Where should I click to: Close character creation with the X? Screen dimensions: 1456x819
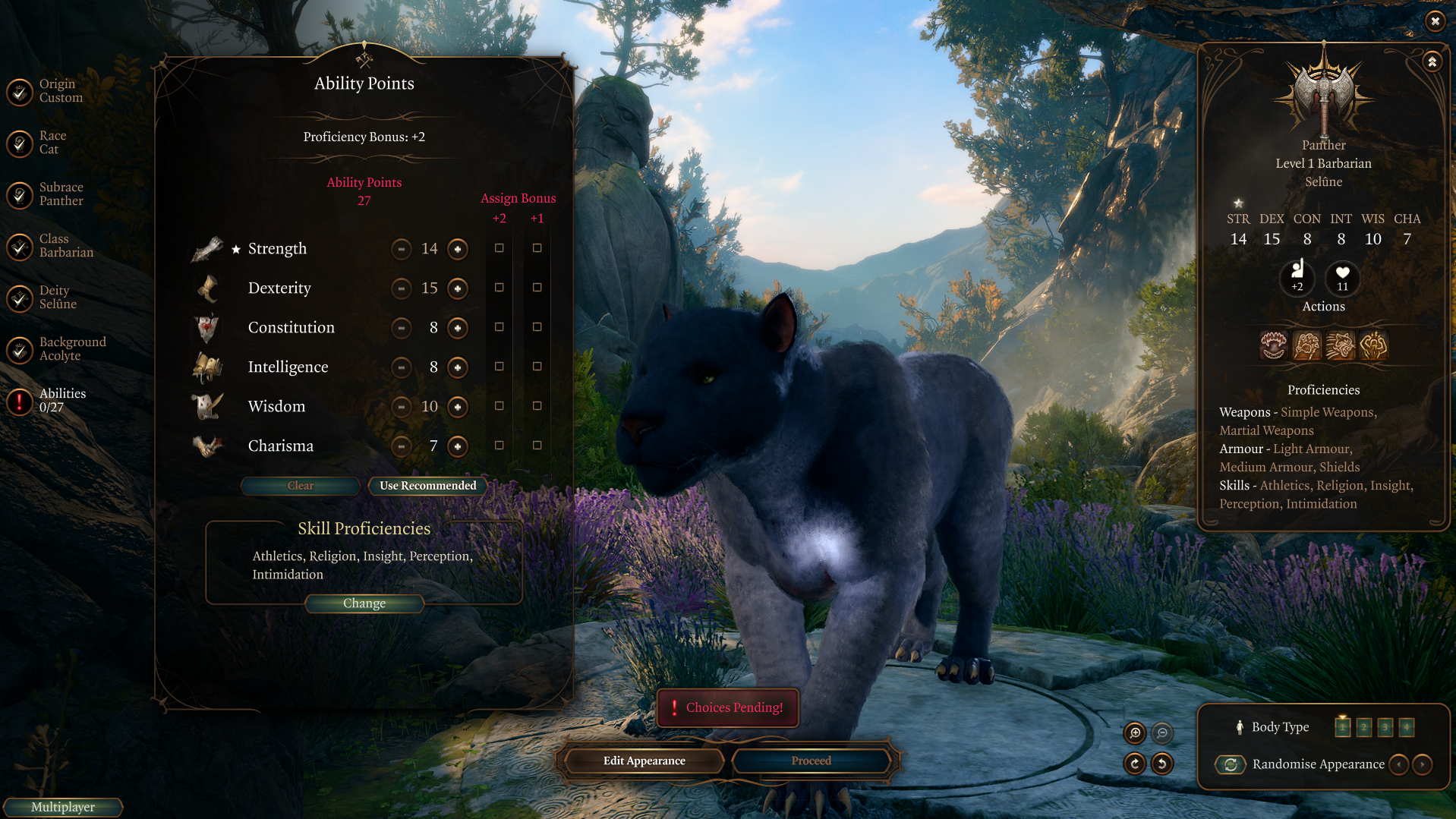[x=1435, y=21]
